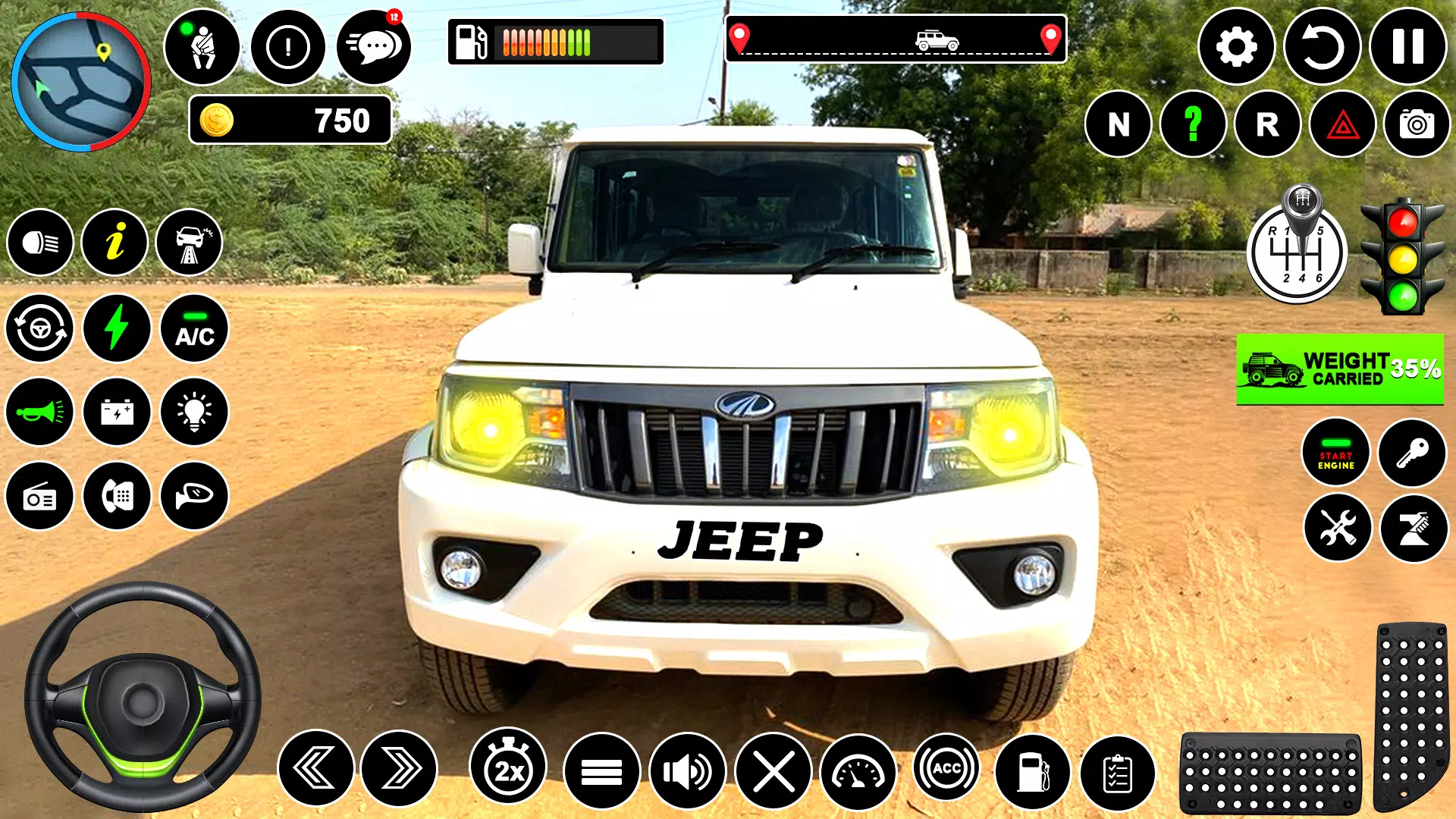Restart with the circular arrow button

[x=1322, y=47]
